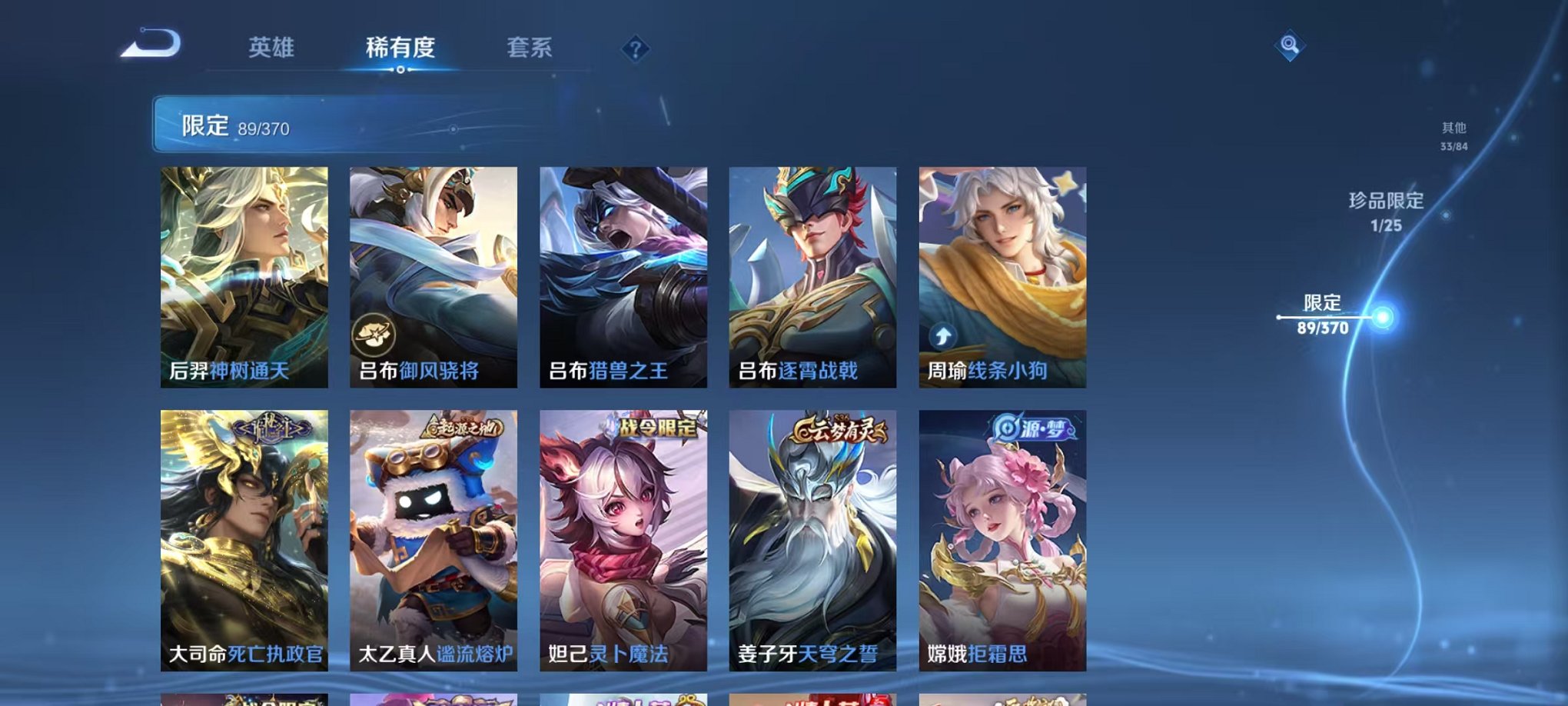
Task: Switch to the 英雄 tab
Action: [x=273, y=48]
